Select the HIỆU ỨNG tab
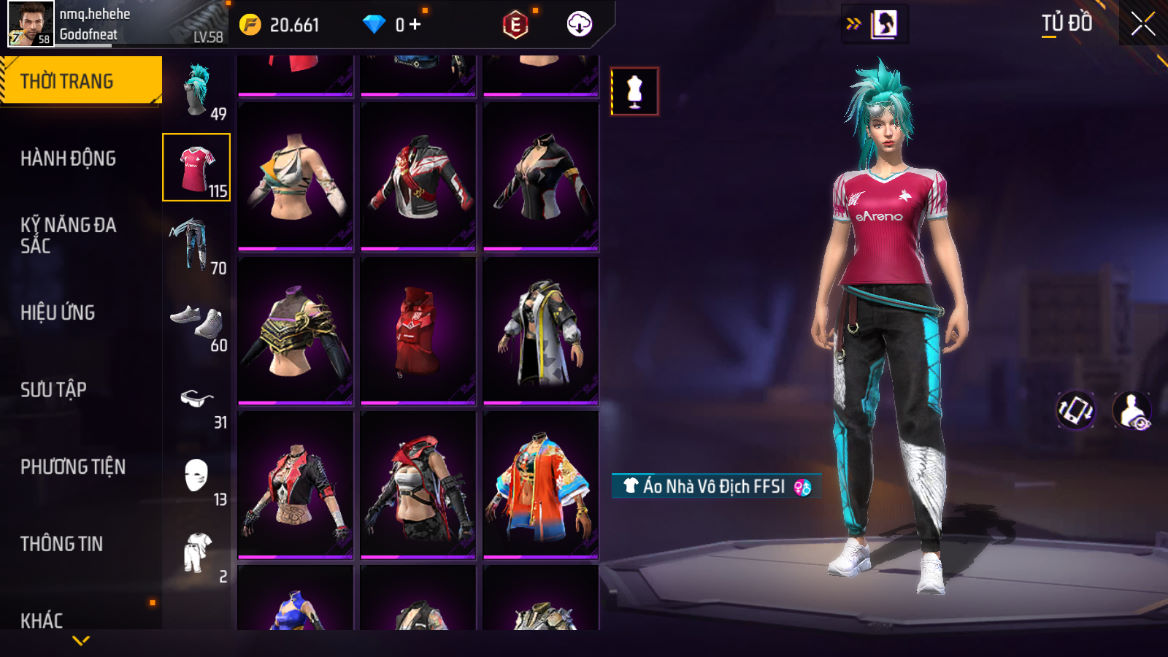This screenshot has height=657, width=1168. click(x=58, y=312)
